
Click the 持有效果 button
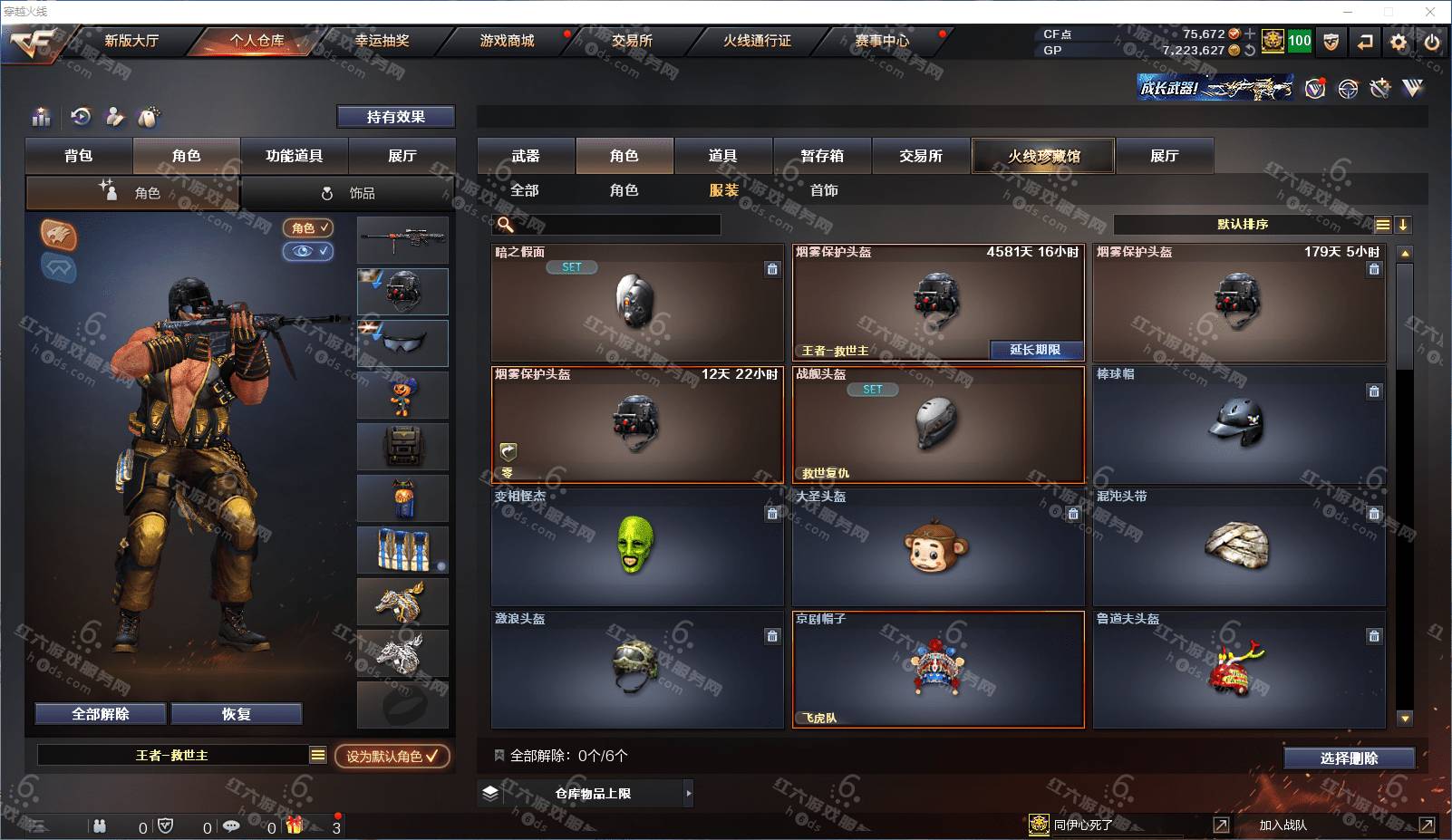(x=395, y=117)
